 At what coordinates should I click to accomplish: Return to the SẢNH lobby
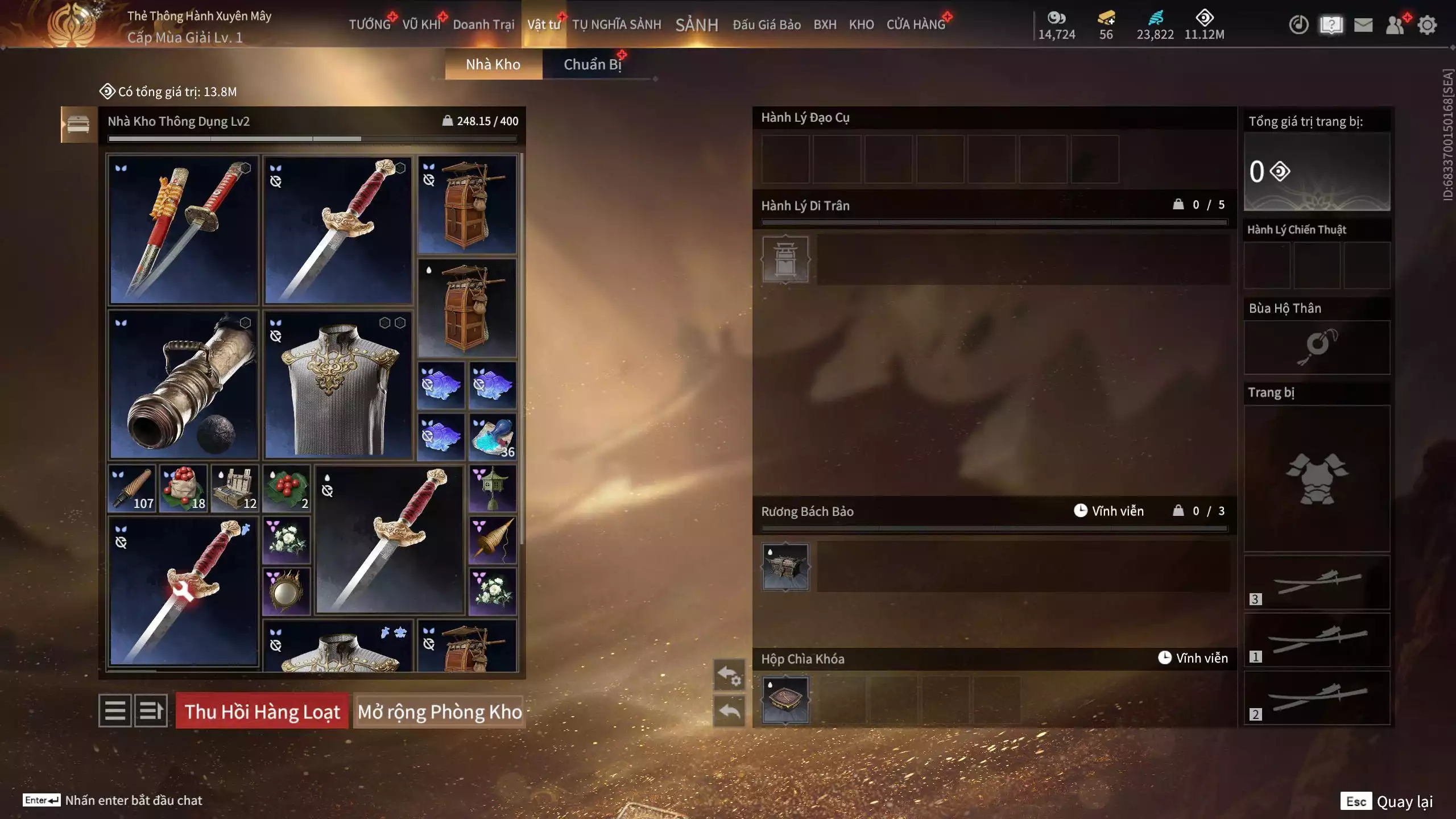(x=697, y=24)
